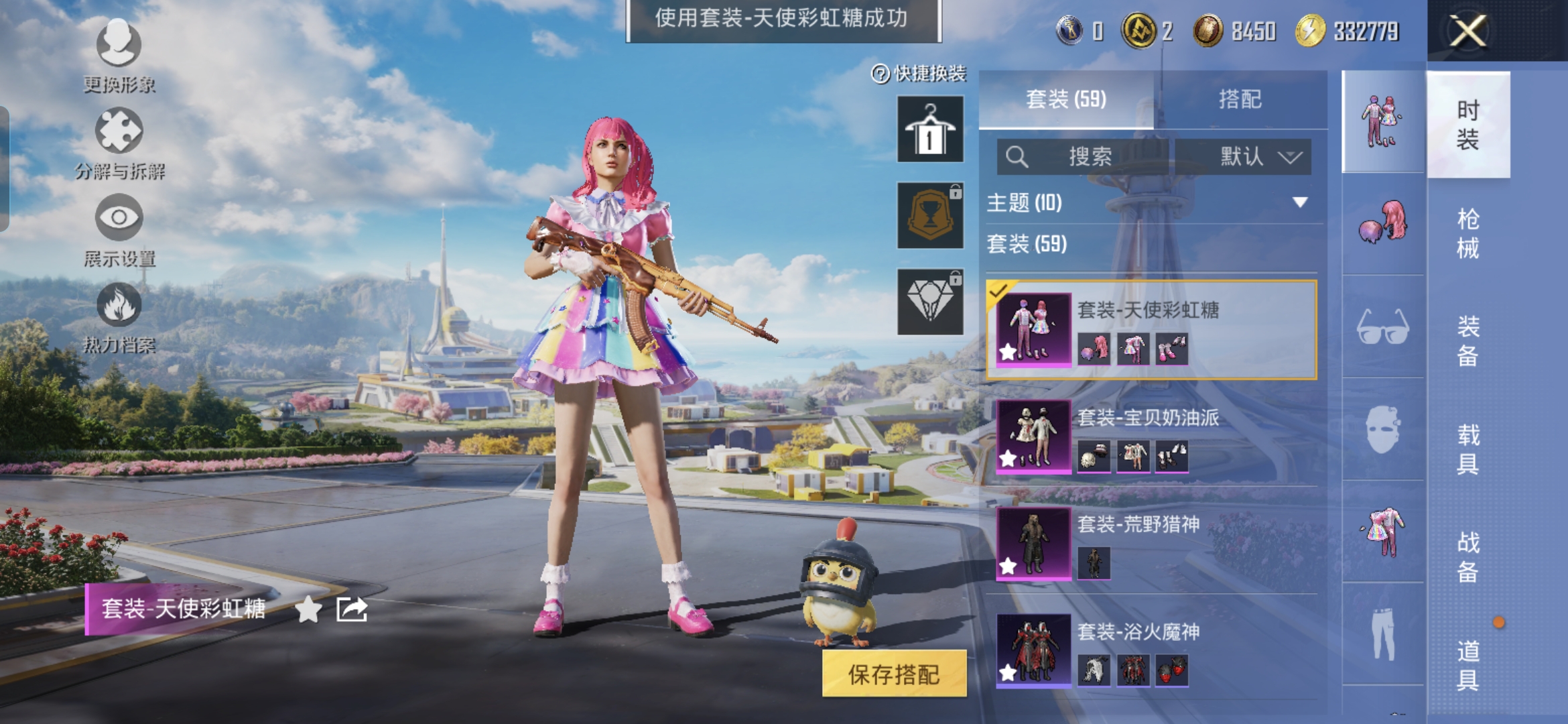Viewport: 1568px width, 724px height.
Task: Select the 套装 (59) tab
Action: [1065, 100]
